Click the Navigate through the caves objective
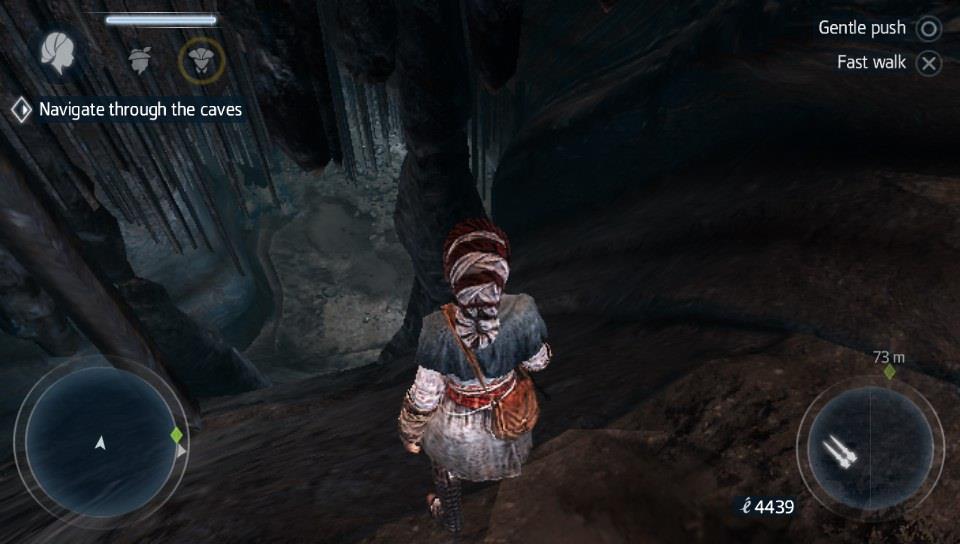 (140, 110)
